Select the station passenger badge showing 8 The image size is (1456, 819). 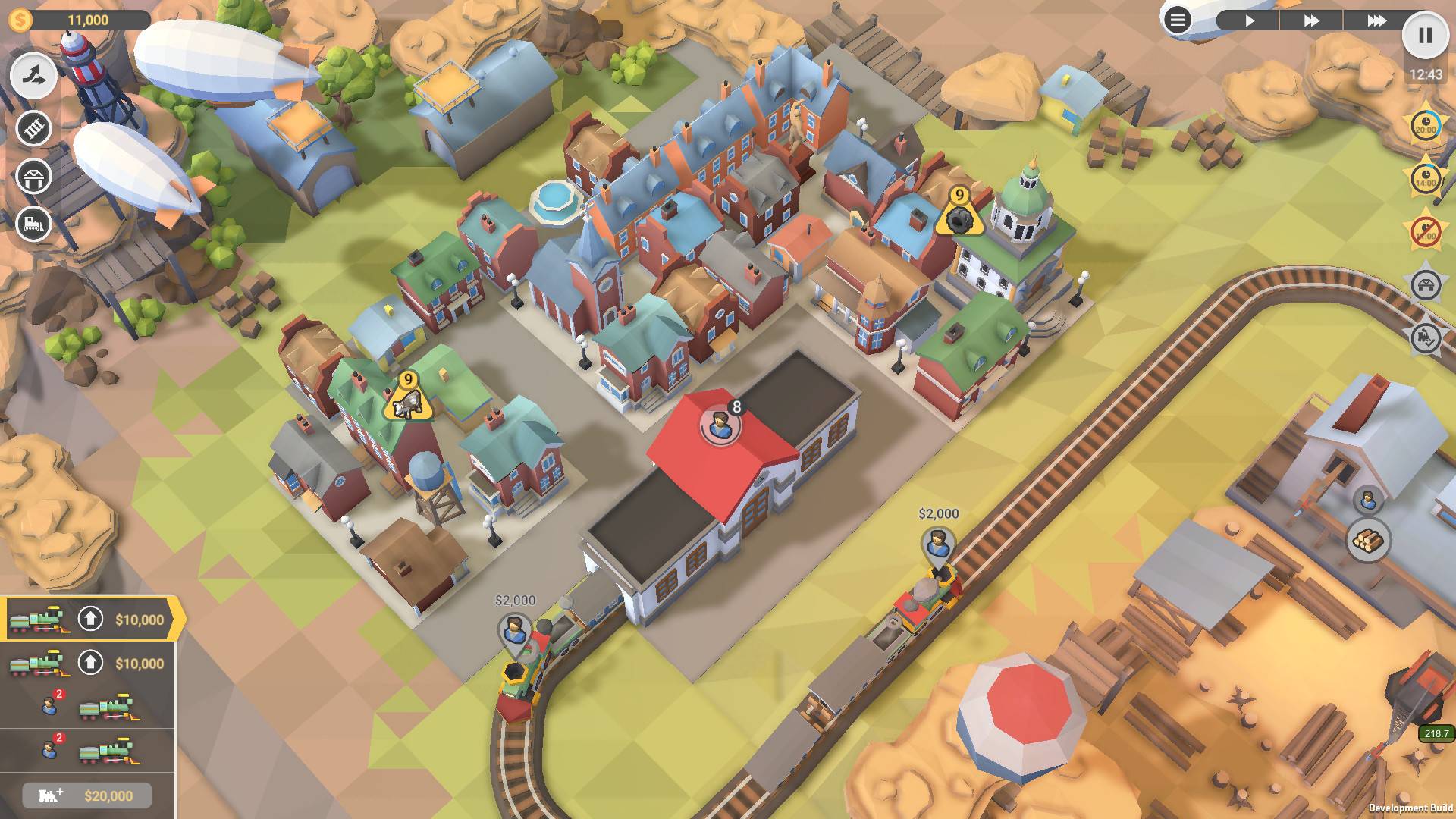click(x=720, y=425)
